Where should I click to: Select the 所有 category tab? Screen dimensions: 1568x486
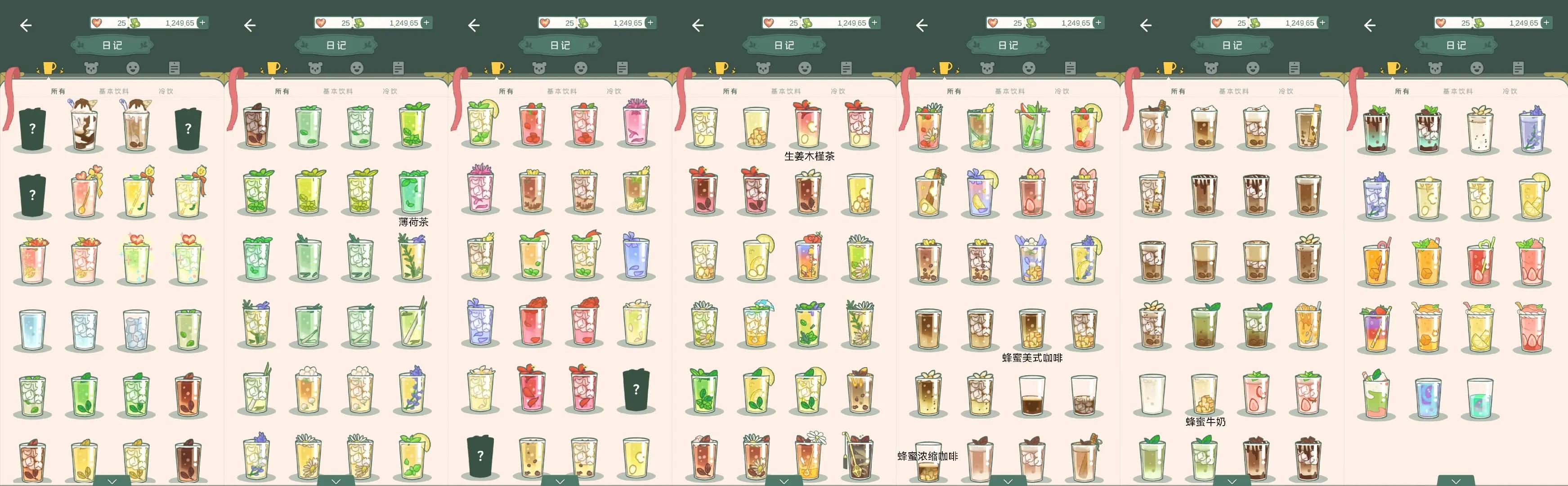tap(58, 91)
